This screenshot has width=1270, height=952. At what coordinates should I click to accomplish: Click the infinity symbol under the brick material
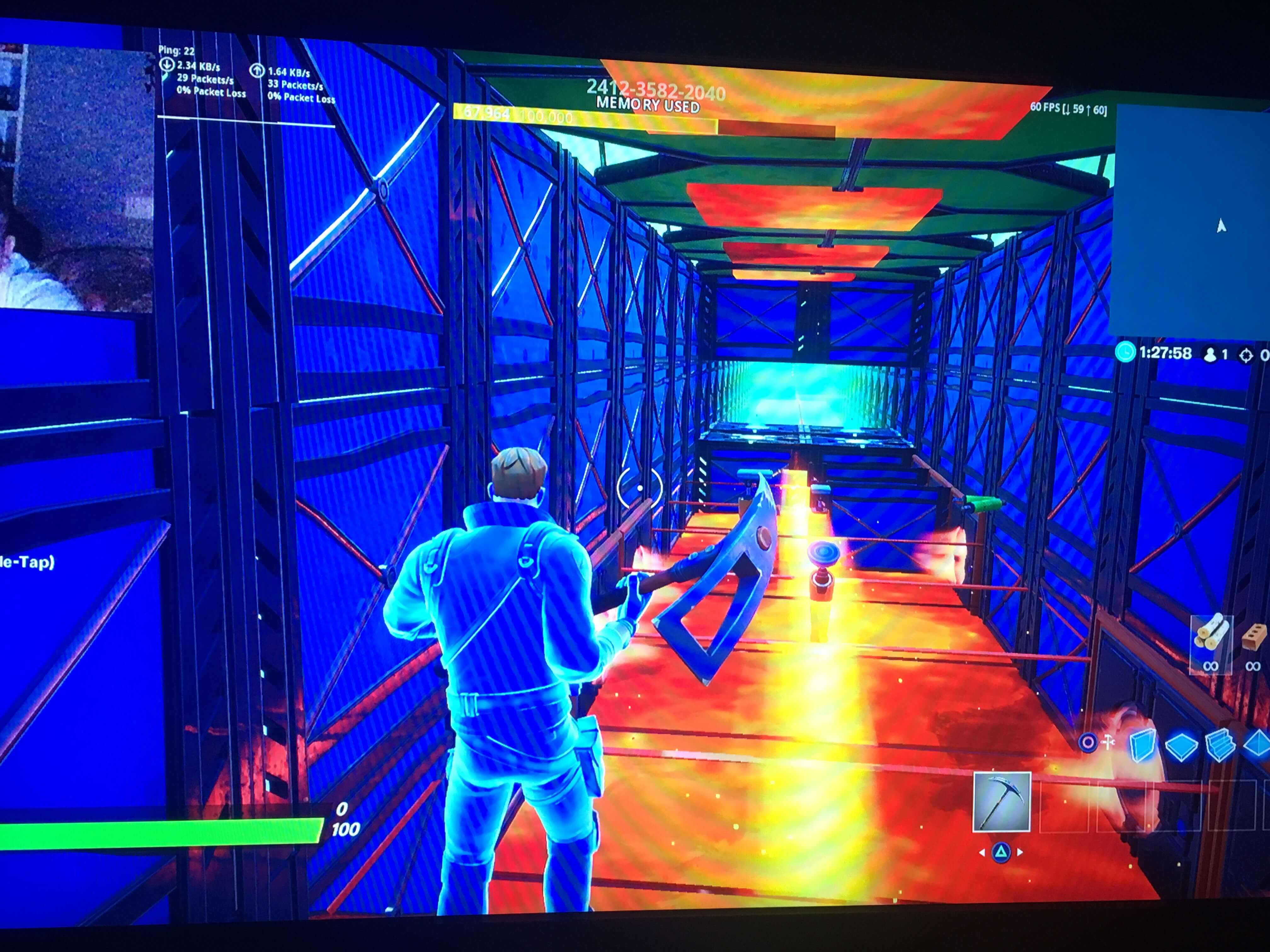click(1253, 667)
